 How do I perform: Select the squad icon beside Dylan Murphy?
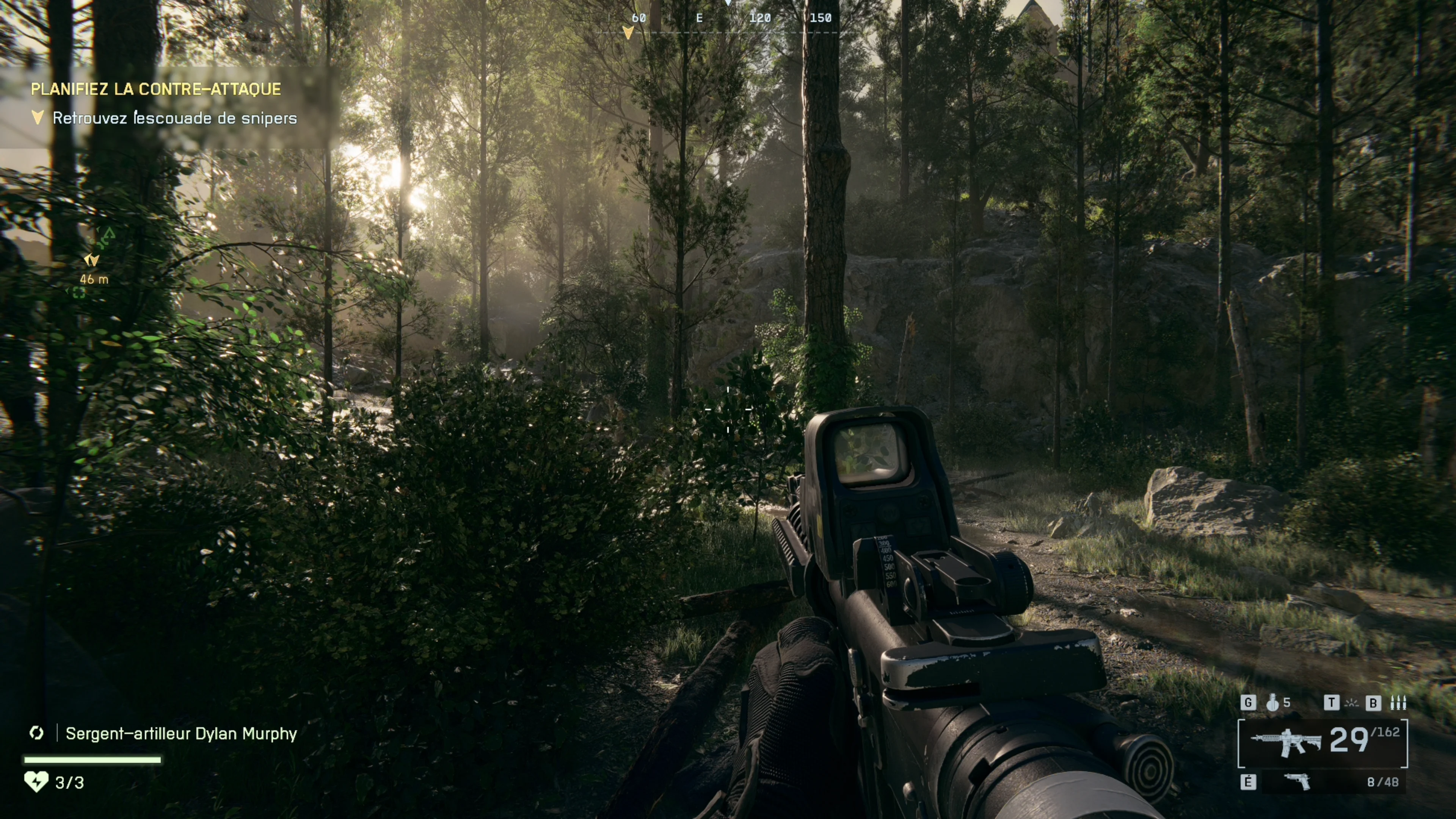click(37, 733)
